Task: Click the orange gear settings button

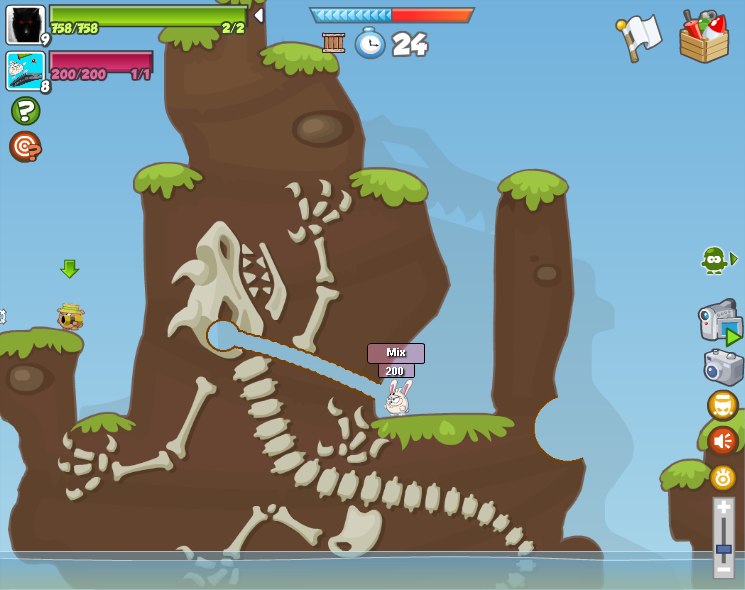Action: pos(723,477)
